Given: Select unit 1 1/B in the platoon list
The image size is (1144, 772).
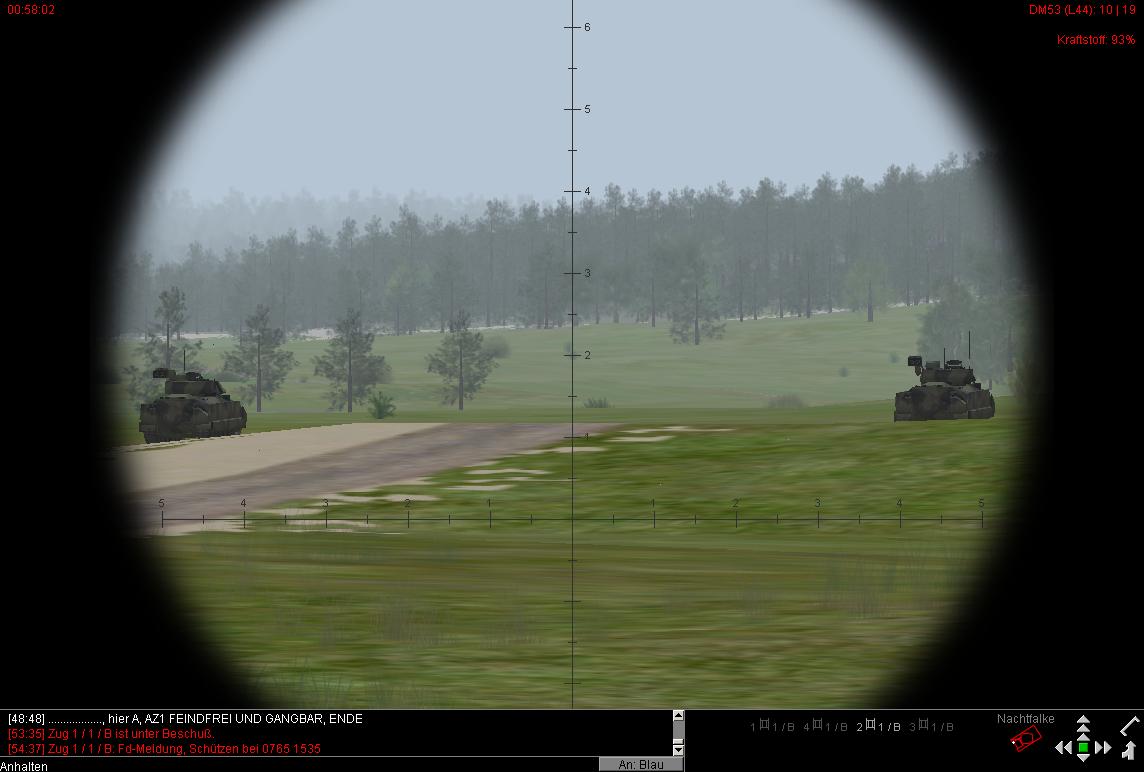Looking at the screenshot, I should coord(772,727).
